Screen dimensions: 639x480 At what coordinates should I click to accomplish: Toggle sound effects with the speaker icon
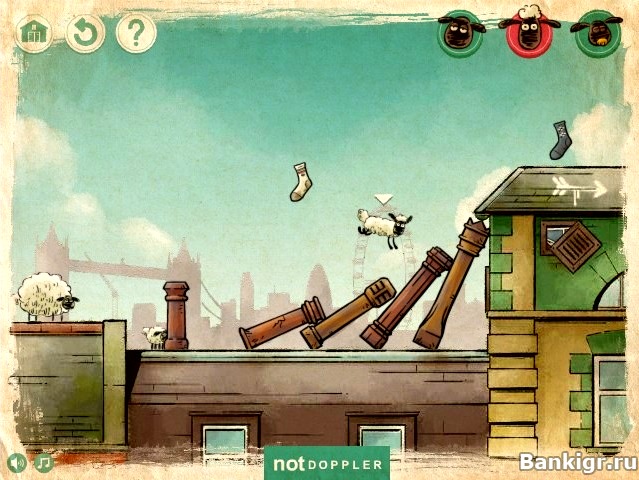click(x=17, y=463)
